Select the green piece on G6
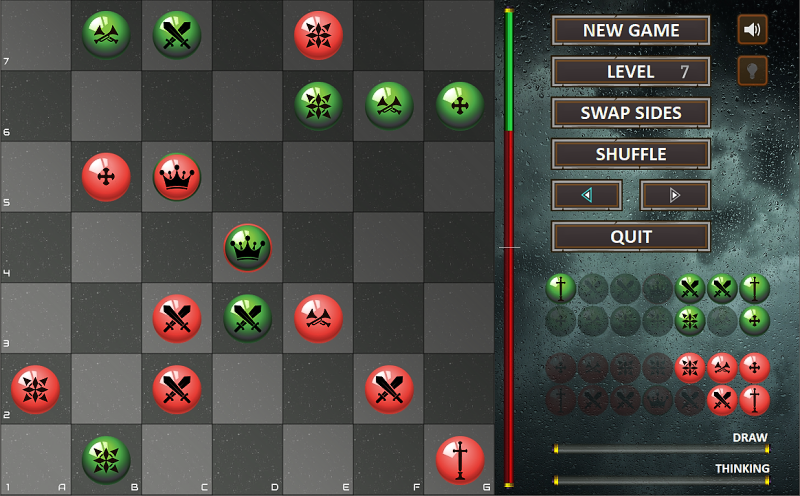Viewport: 800px width, 496px height. pos(460,106)
